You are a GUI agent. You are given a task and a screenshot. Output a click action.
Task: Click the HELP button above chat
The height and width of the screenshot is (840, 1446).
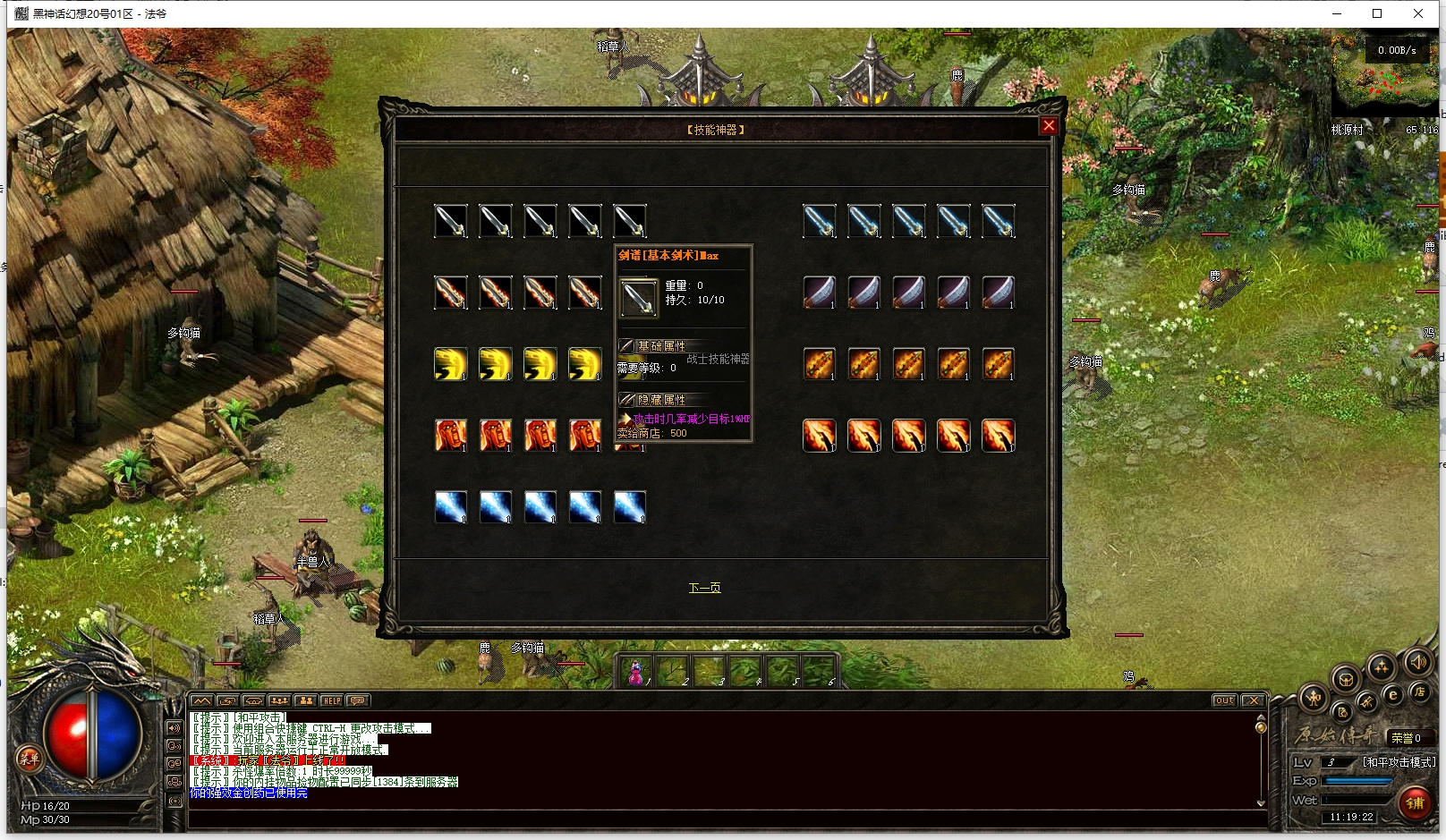click(332, 700)
